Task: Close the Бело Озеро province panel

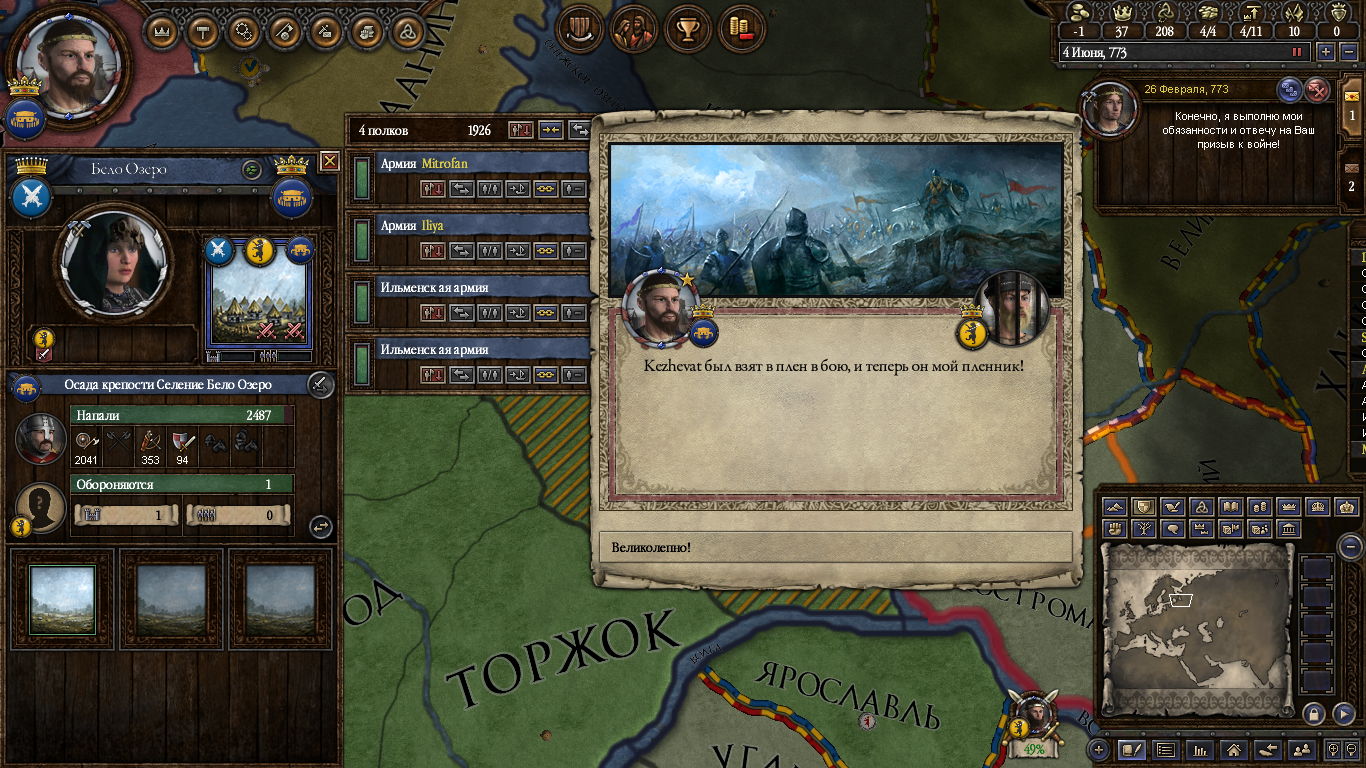Action: [x=330, y=161]
